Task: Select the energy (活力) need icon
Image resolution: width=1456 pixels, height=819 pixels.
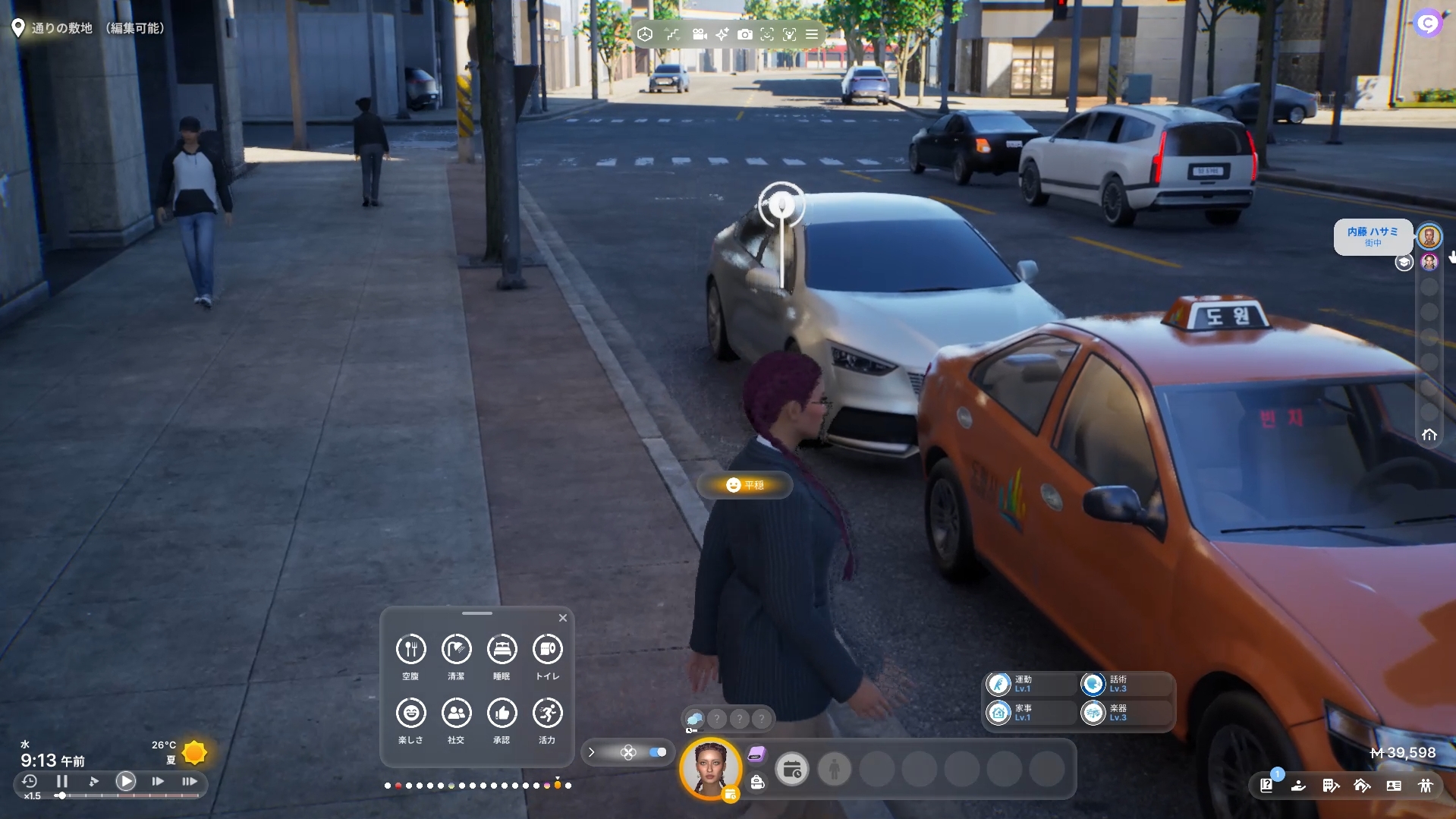Action: click(547, 713)
